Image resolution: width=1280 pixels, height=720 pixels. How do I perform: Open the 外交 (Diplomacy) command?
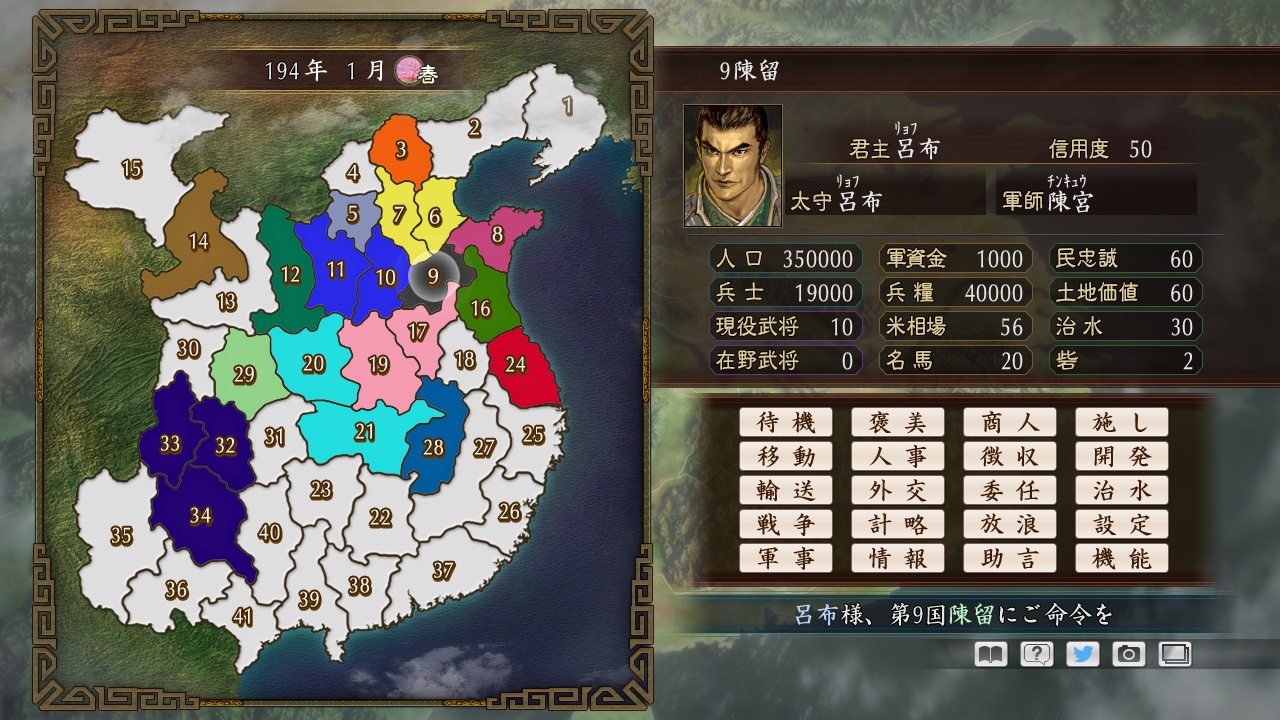click(898, 490)
